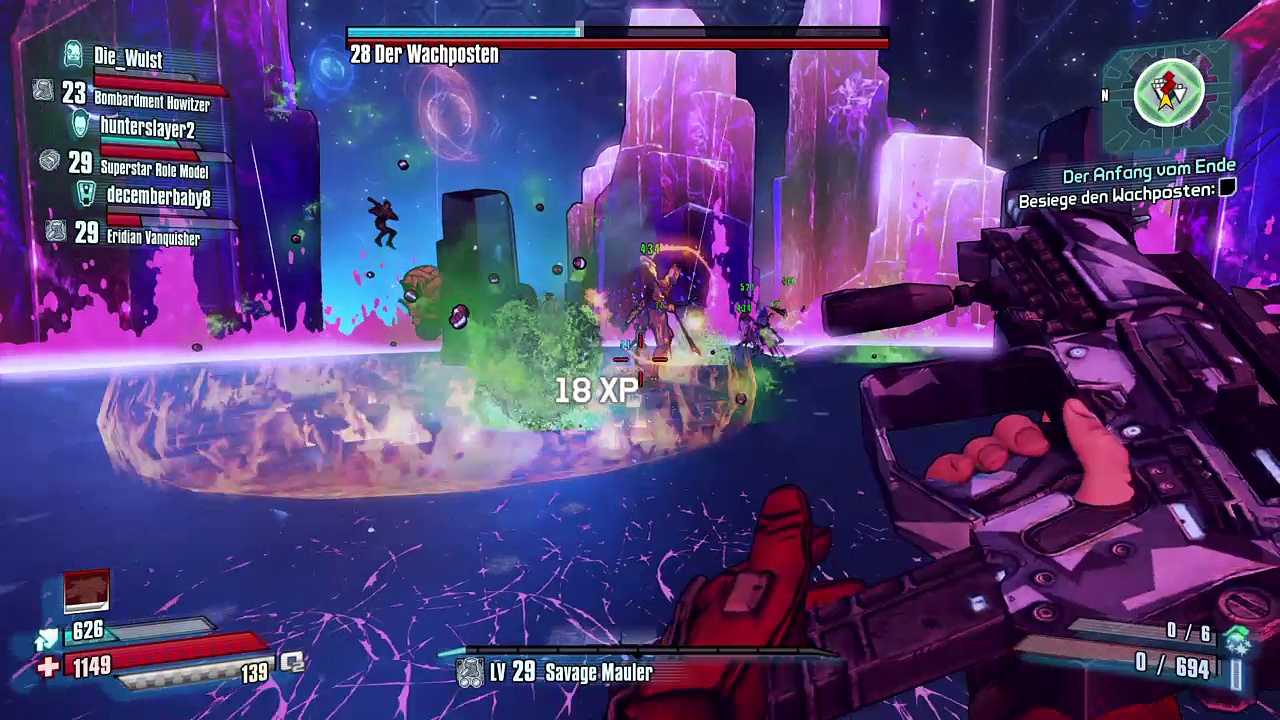Tick the Besiege den Wachposten objective box
The width and height of the screenshot is (1280, 720).
coord(1227,188)
